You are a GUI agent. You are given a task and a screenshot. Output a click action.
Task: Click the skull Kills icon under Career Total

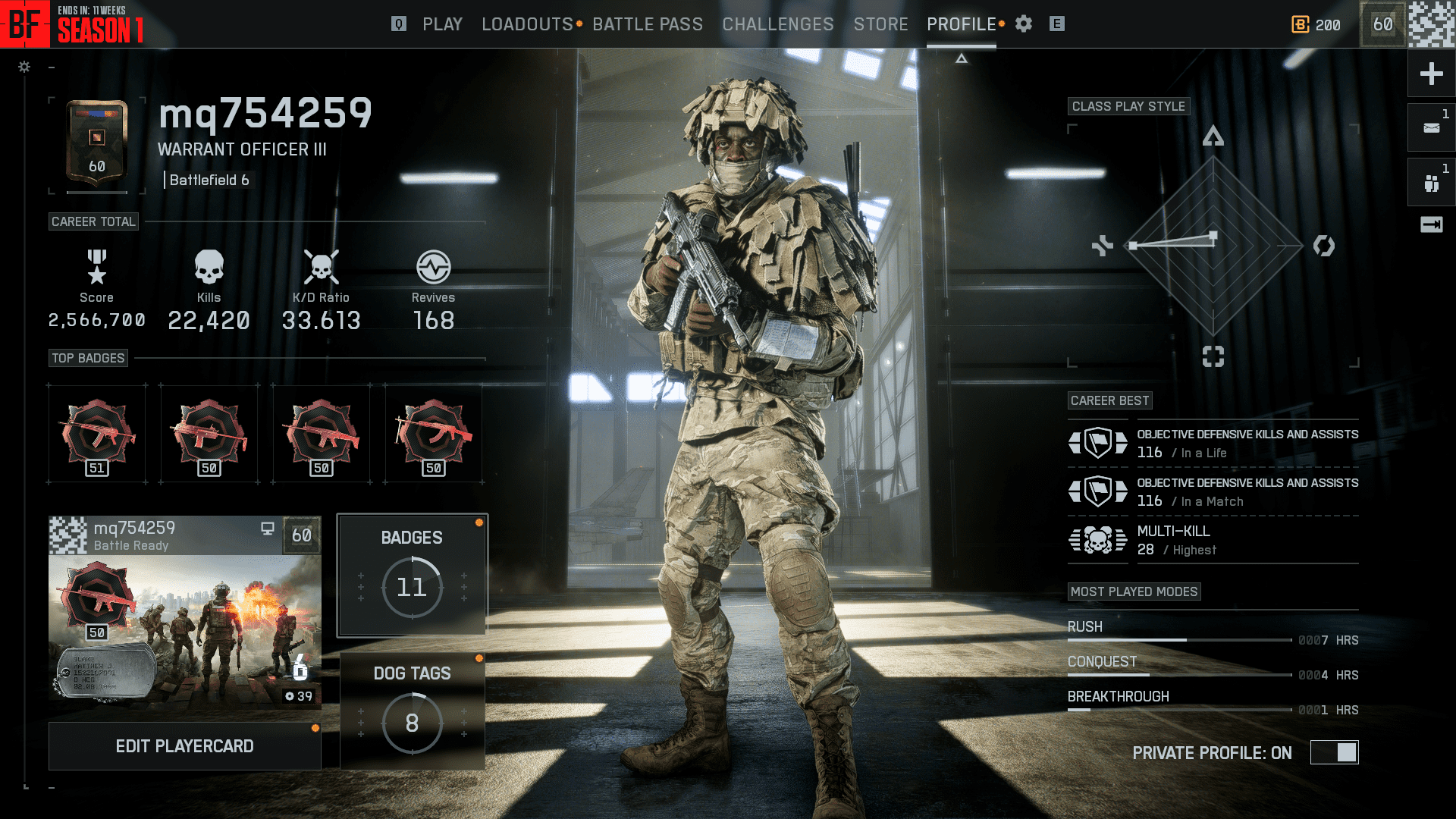pyautogui.click(x=209, y=267)
